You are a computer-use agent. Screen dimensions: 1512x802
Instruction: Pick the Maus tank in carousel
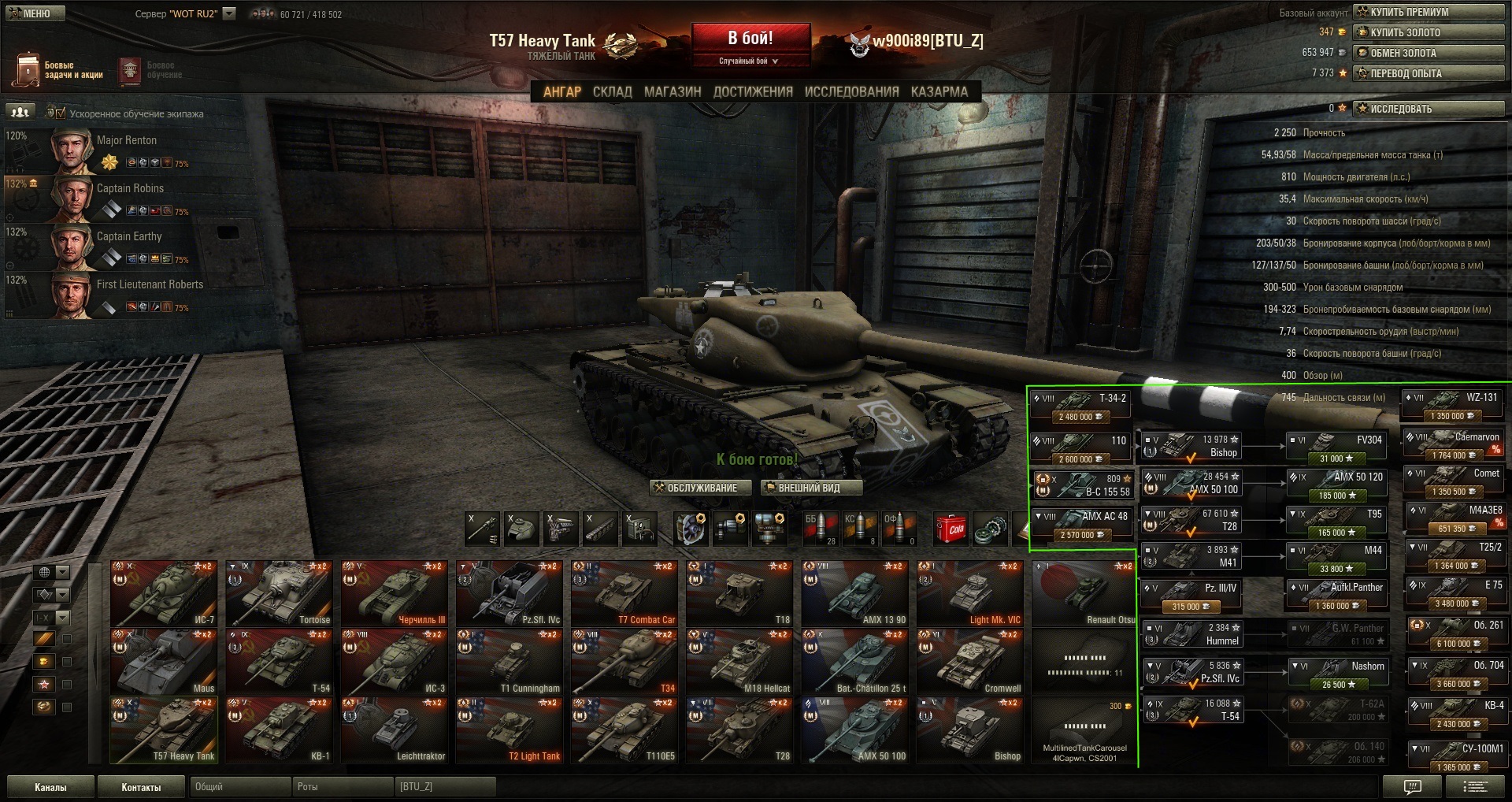click(x=165, y=662)
